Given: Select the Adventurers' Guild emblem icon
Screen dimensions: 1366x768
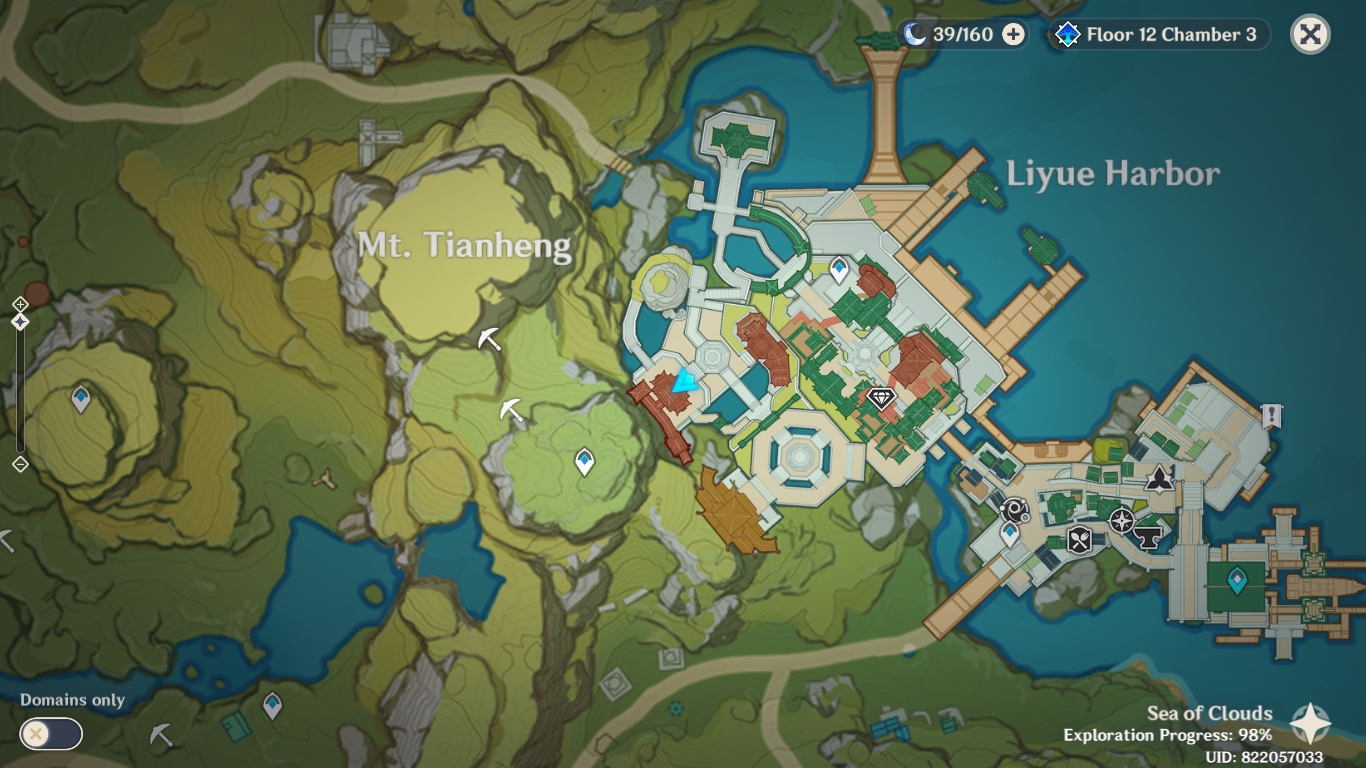Looking at the screenshot, I should point(1159,479).
